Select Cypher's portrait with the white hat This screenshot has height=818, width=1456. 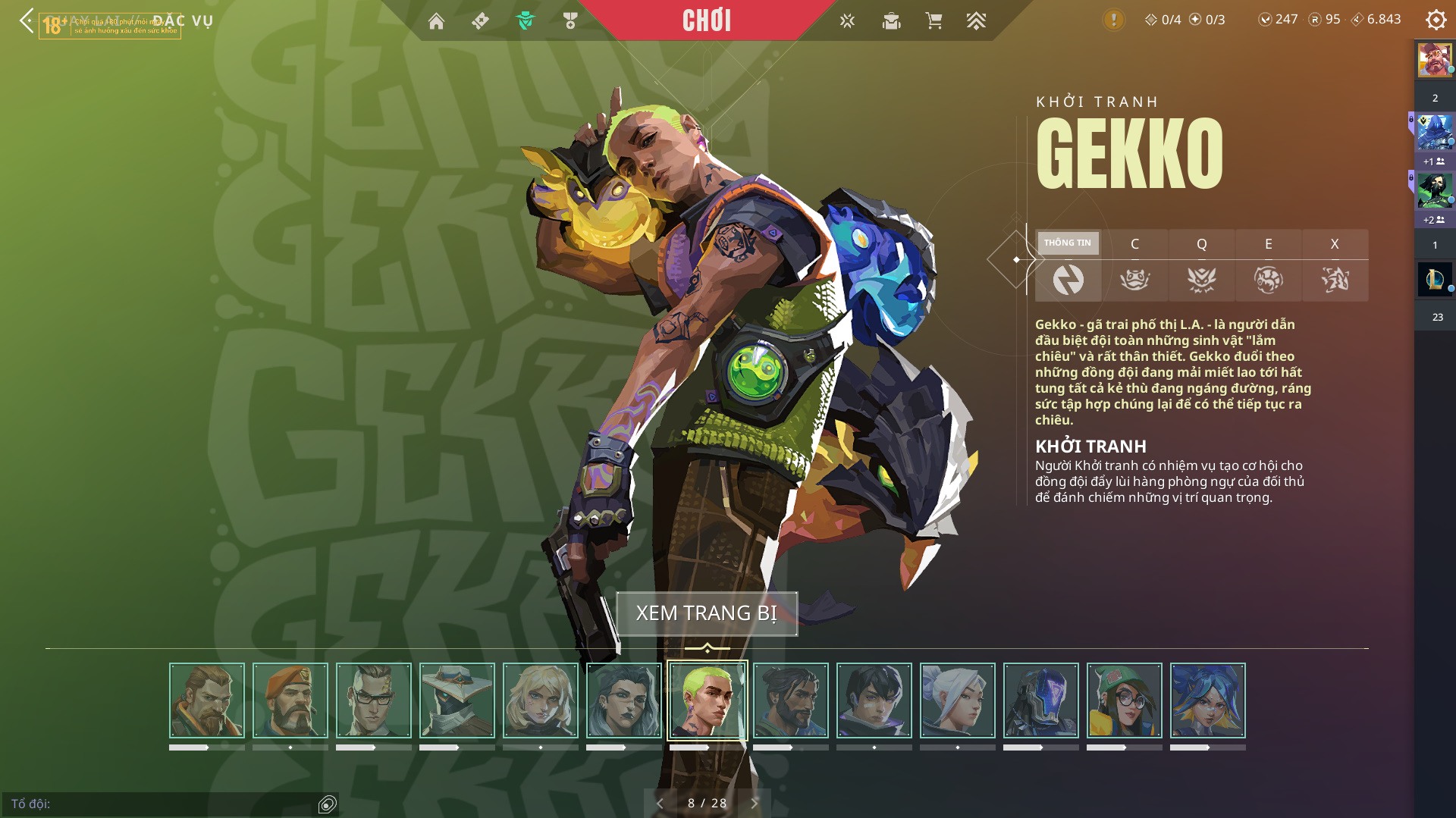point(457,700)
